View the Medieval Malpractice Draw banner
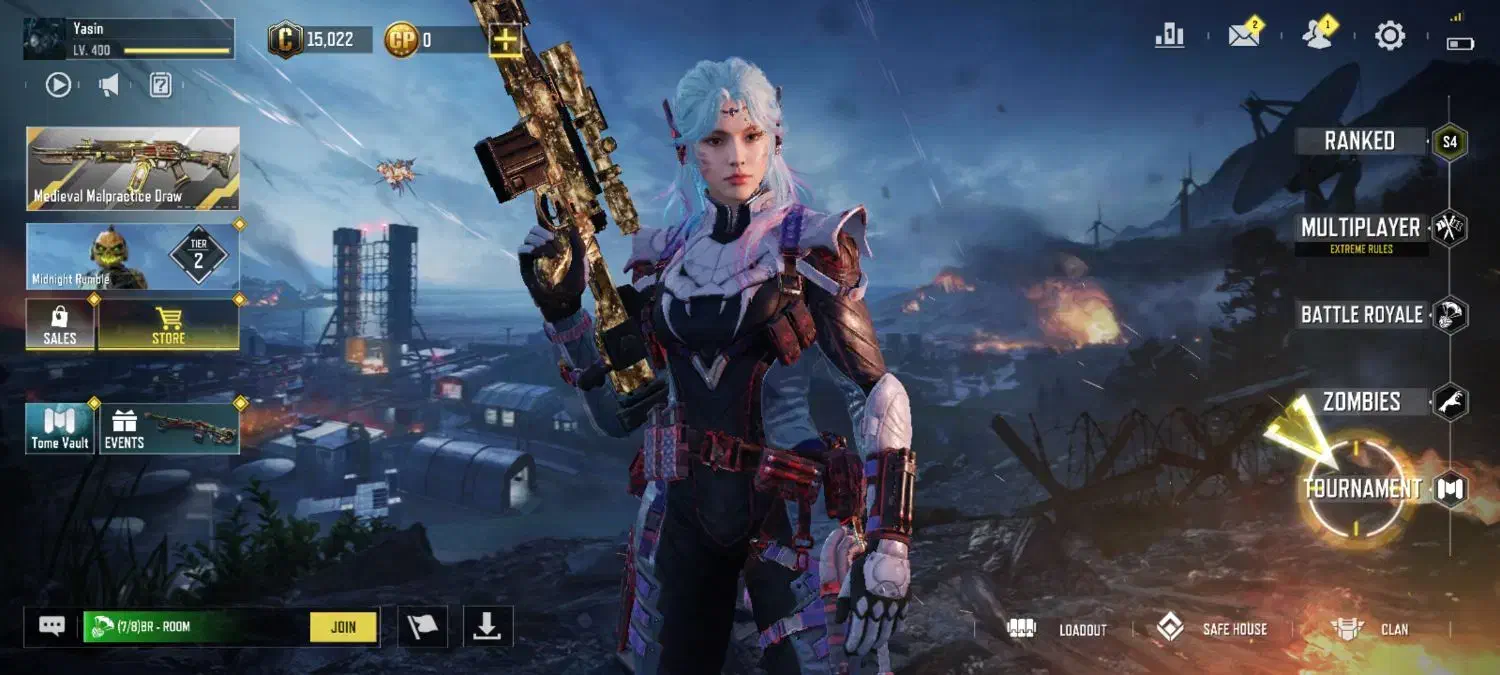1500x675 pixels. click(133, 168)
